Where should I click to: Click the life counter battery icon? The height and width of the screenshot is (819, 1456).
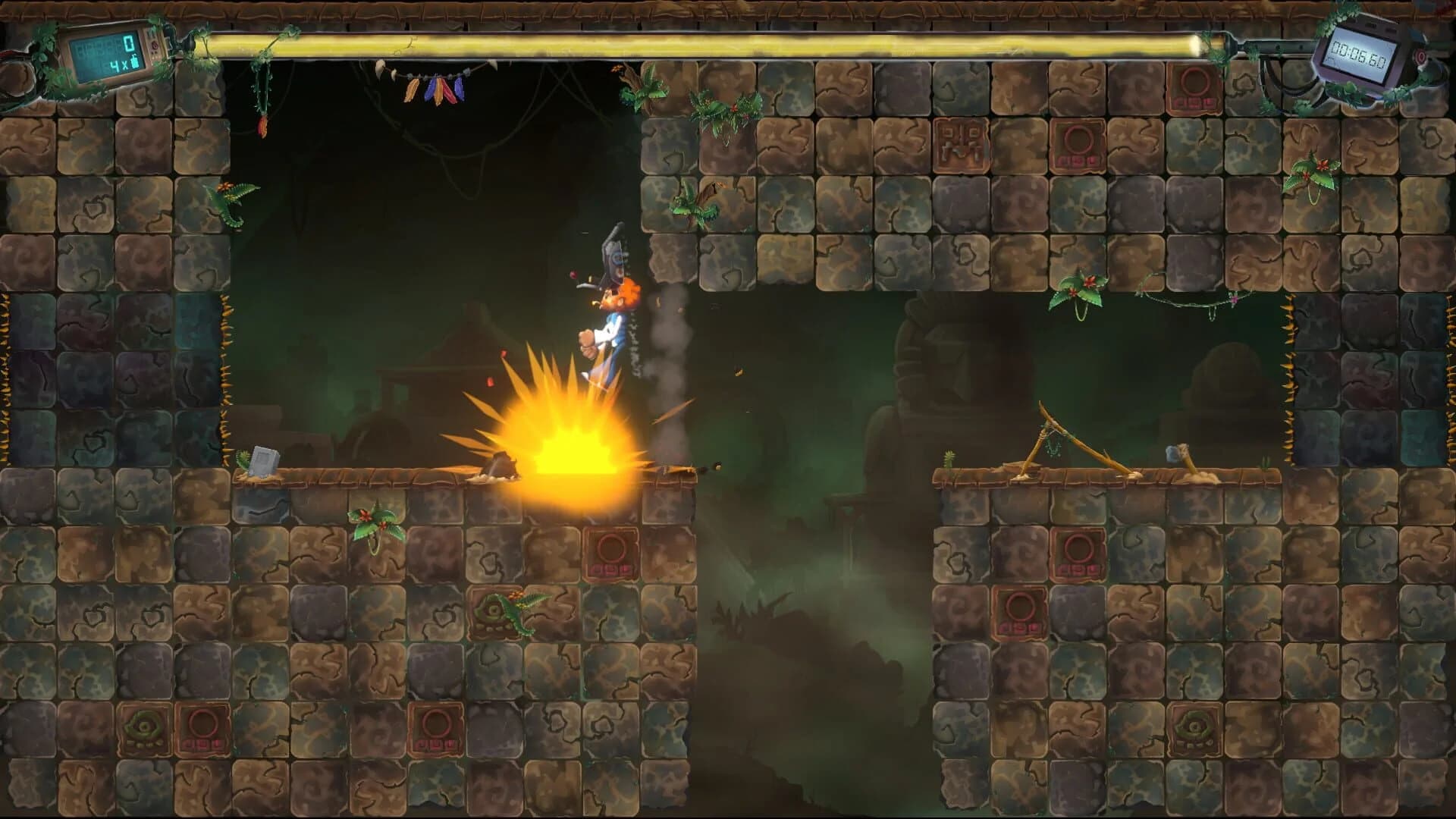pos(134,62)
